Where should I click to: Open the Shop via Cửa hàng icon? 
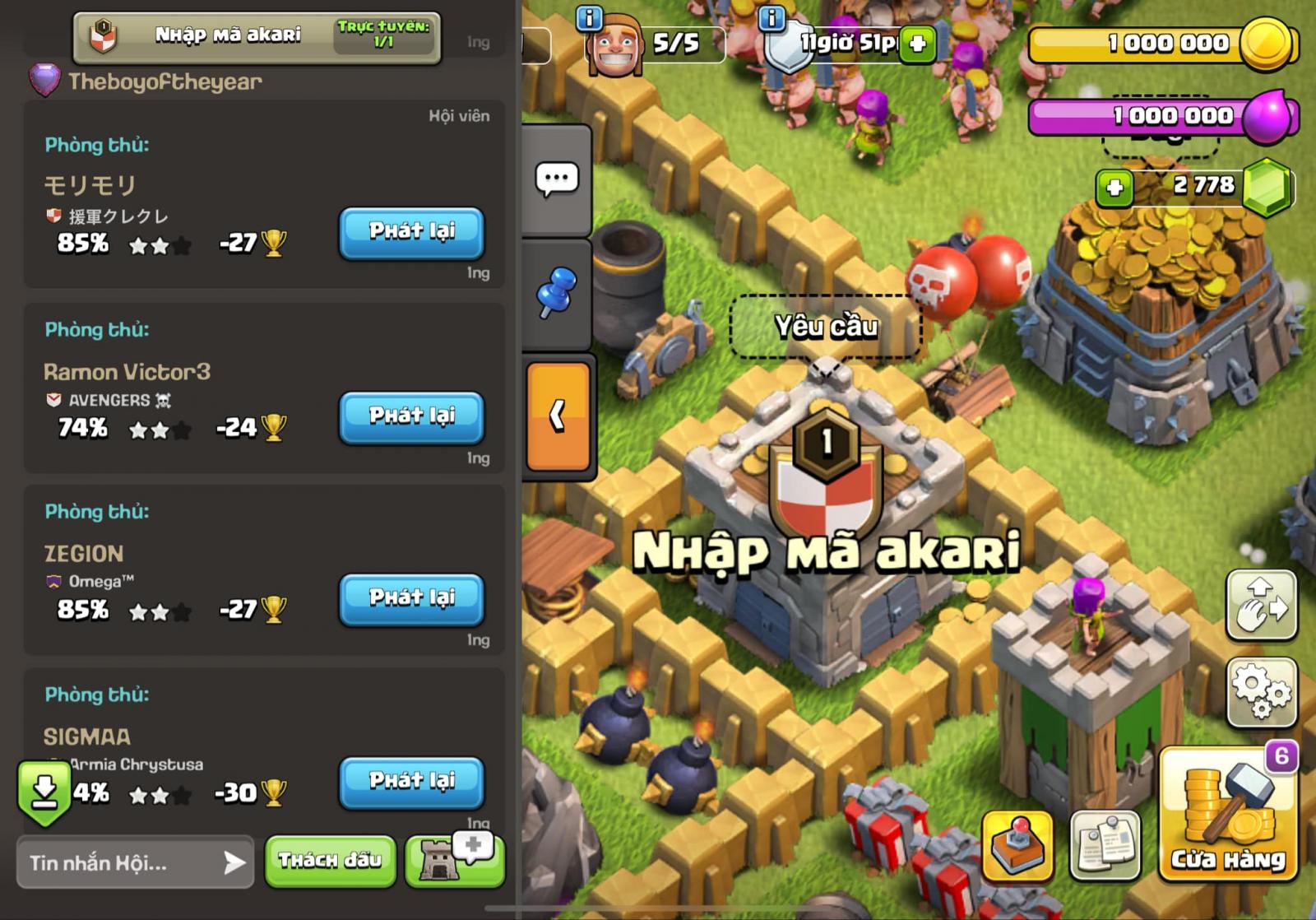[x=1229, y=823]
